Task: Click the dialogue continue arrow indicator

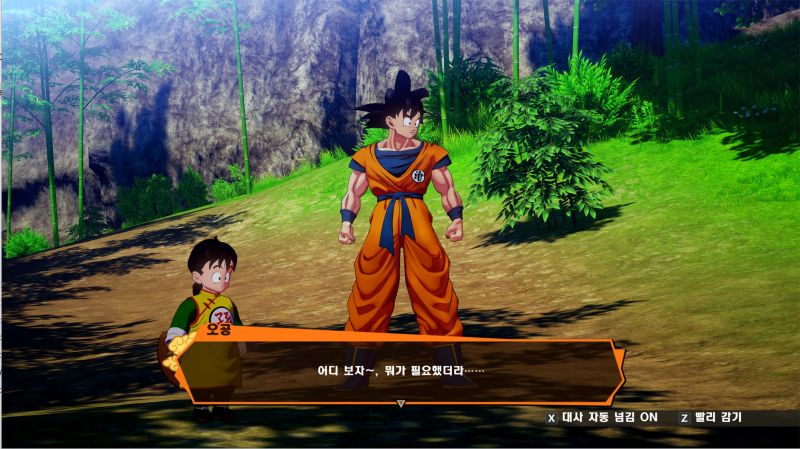Action: [x=401, y=404]
